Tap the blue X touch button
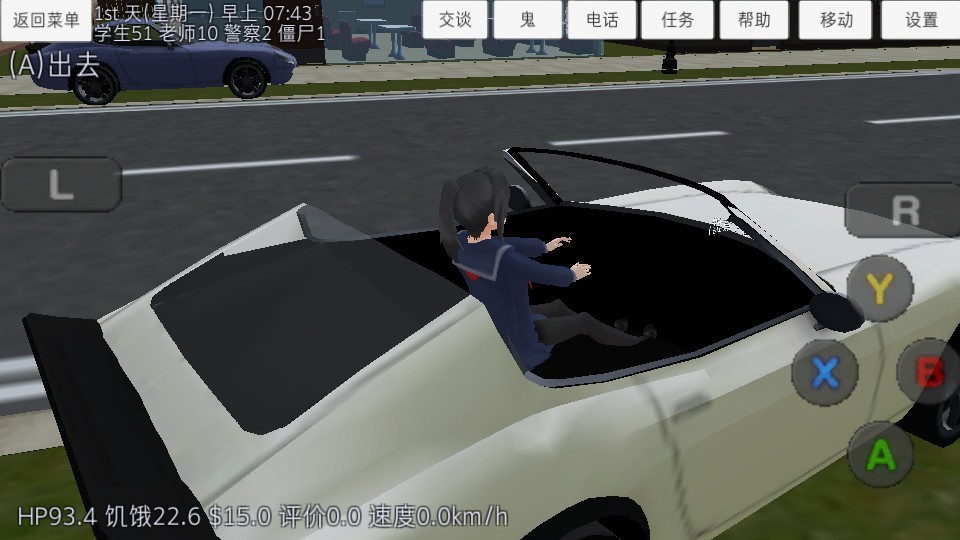This screenshot has height=540, width=960. coord(824,372)
